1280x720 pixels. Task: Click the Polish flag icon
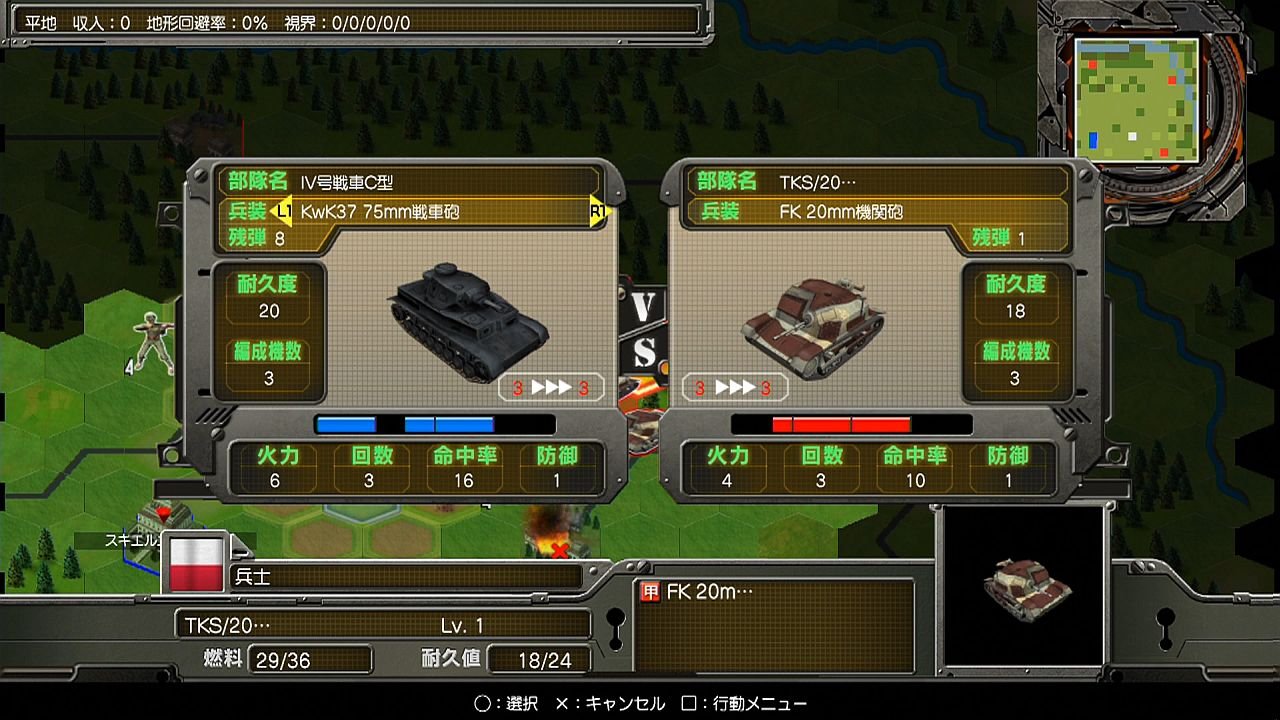pos(196,563)
